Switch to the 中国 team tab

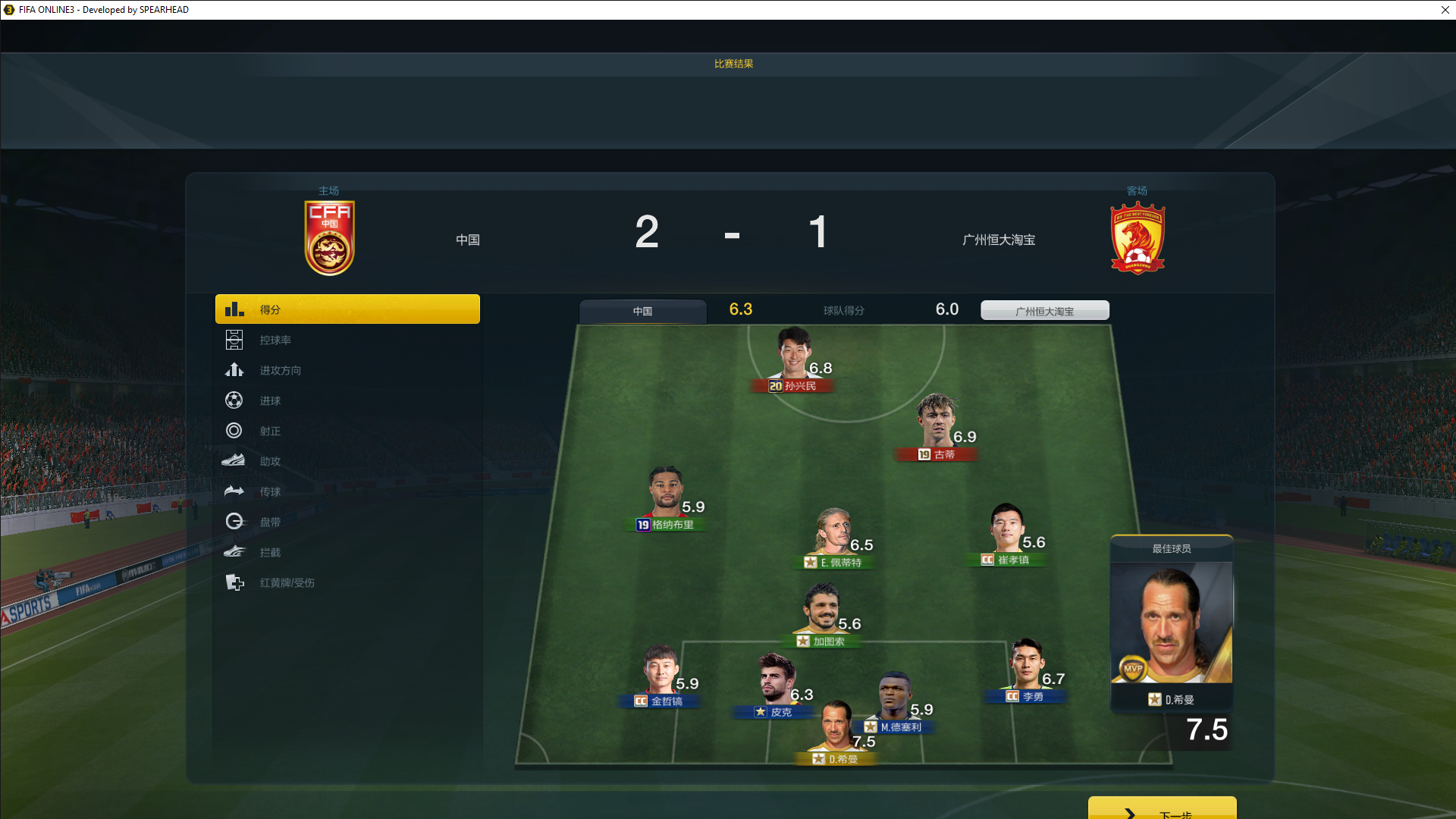[642, 311]
